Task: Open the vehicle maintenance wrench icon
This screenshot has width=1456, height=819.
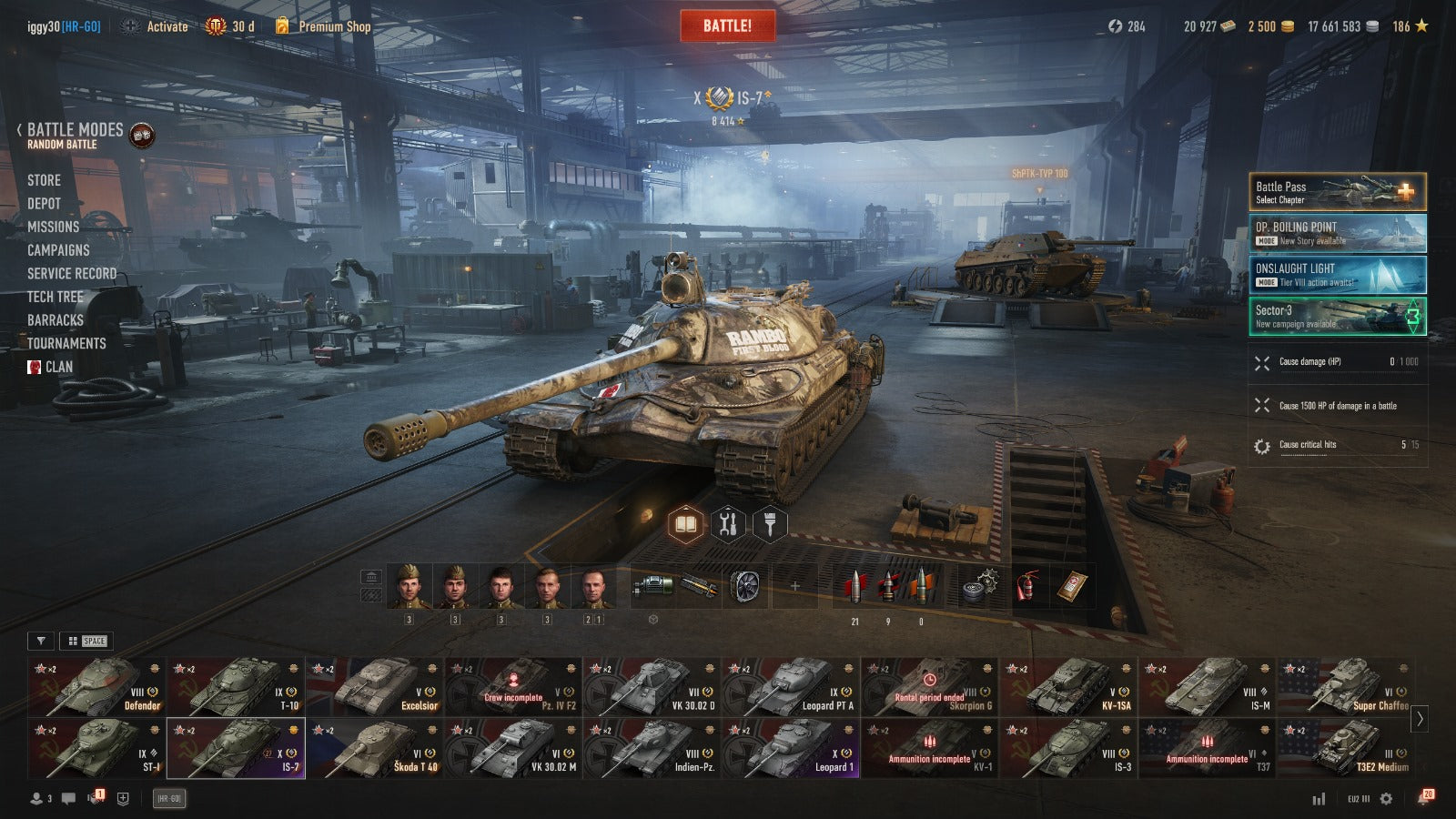Action: (727, 524)
